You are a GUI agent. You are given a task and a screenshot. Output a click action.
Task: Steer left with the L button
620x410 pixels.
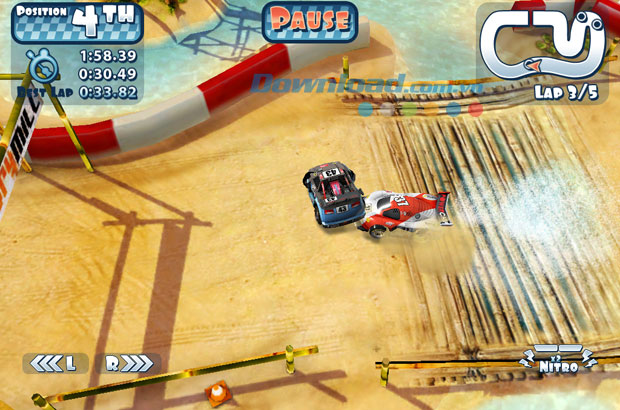55,363
